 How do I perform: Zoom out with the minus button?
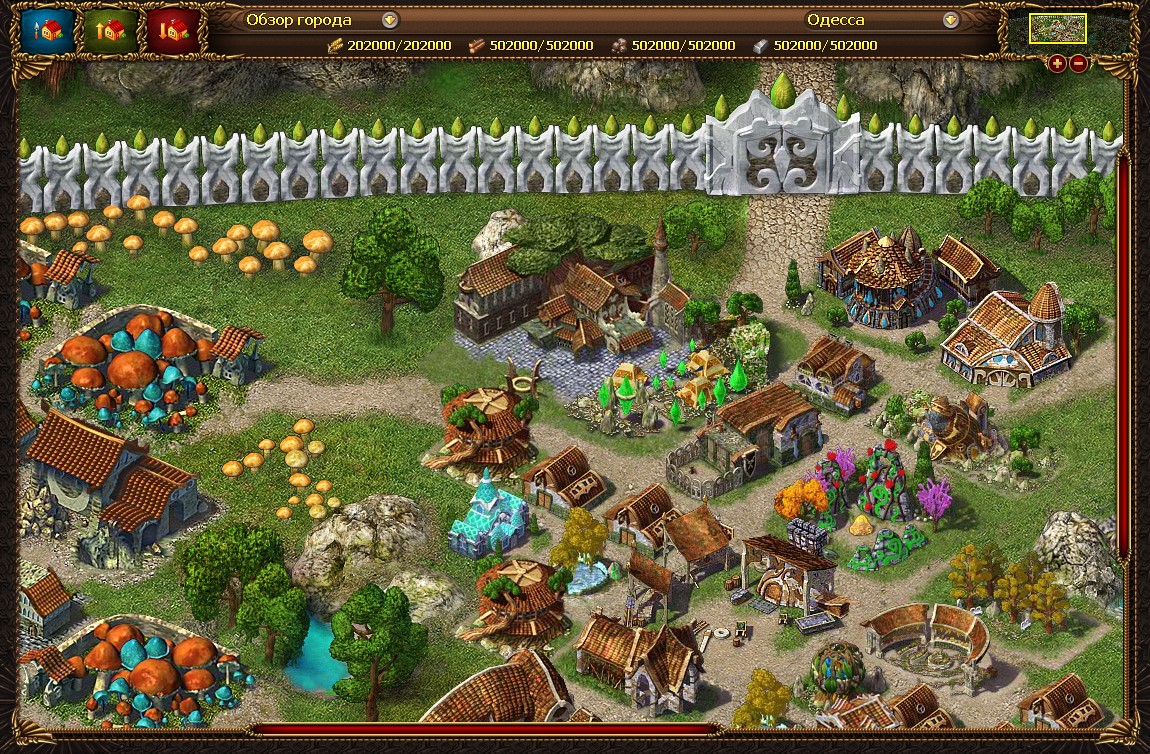click(1079, 64)
